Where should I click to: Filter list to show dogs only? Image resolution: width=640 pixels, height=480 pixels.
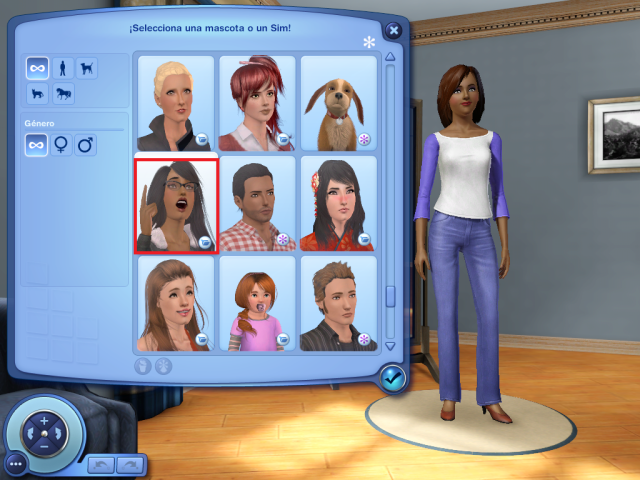[87, 69]
